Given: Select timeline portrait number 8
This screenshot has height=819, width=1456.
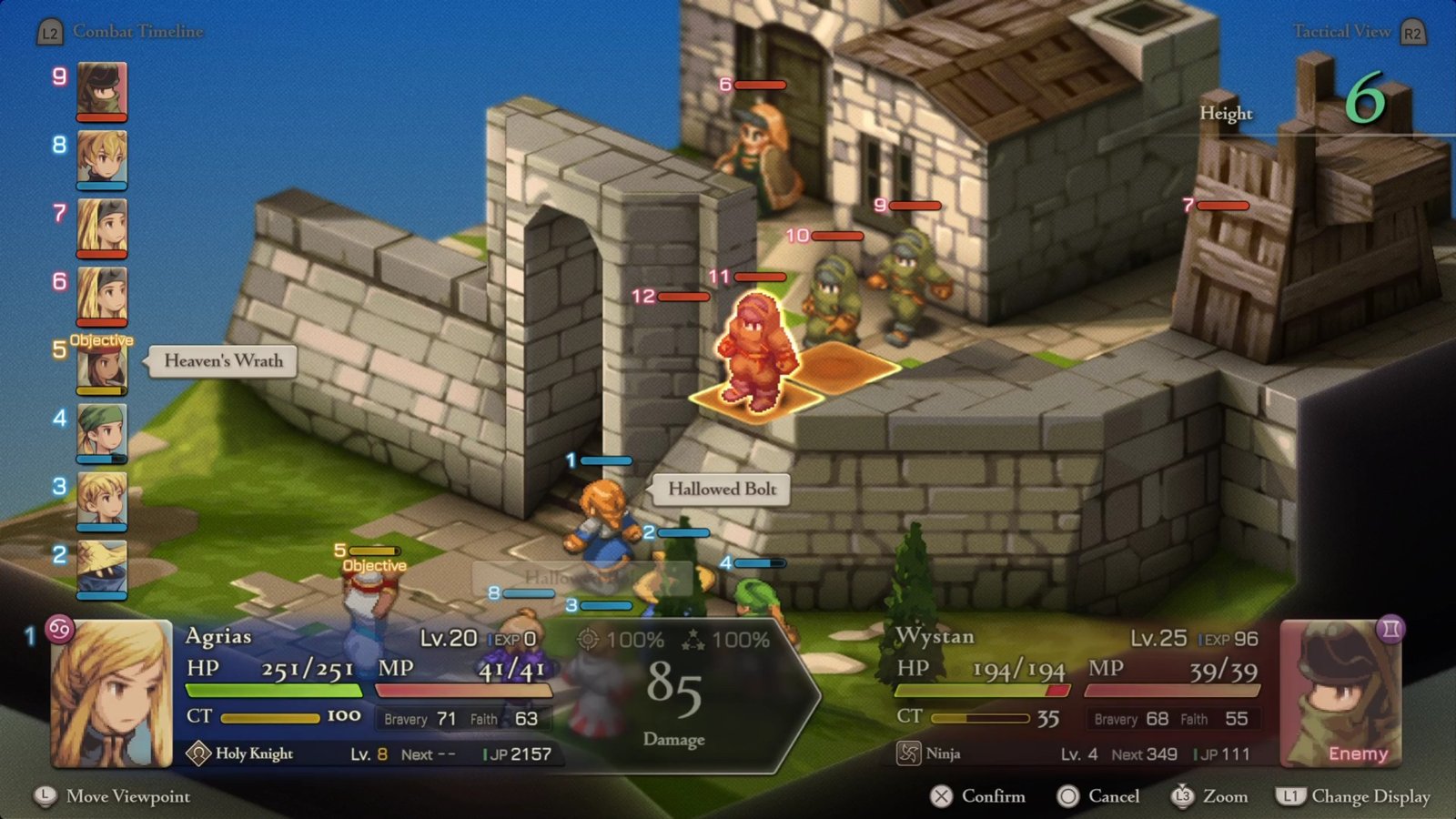Looking at the screenshot, I should click(101, 158).
